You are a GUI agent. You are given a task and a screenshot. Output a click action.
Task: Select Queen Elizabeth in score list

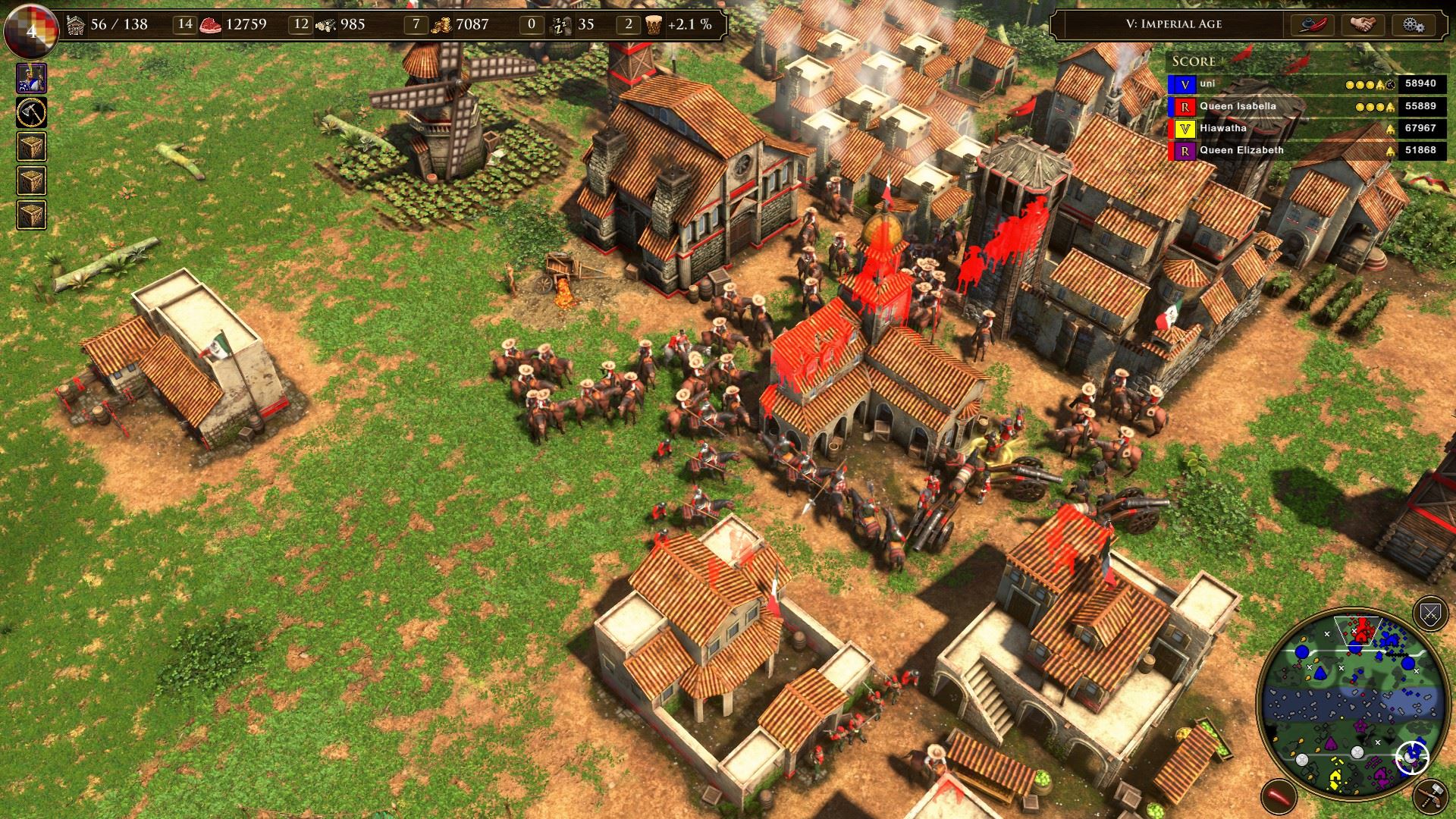pos(1241,150)
